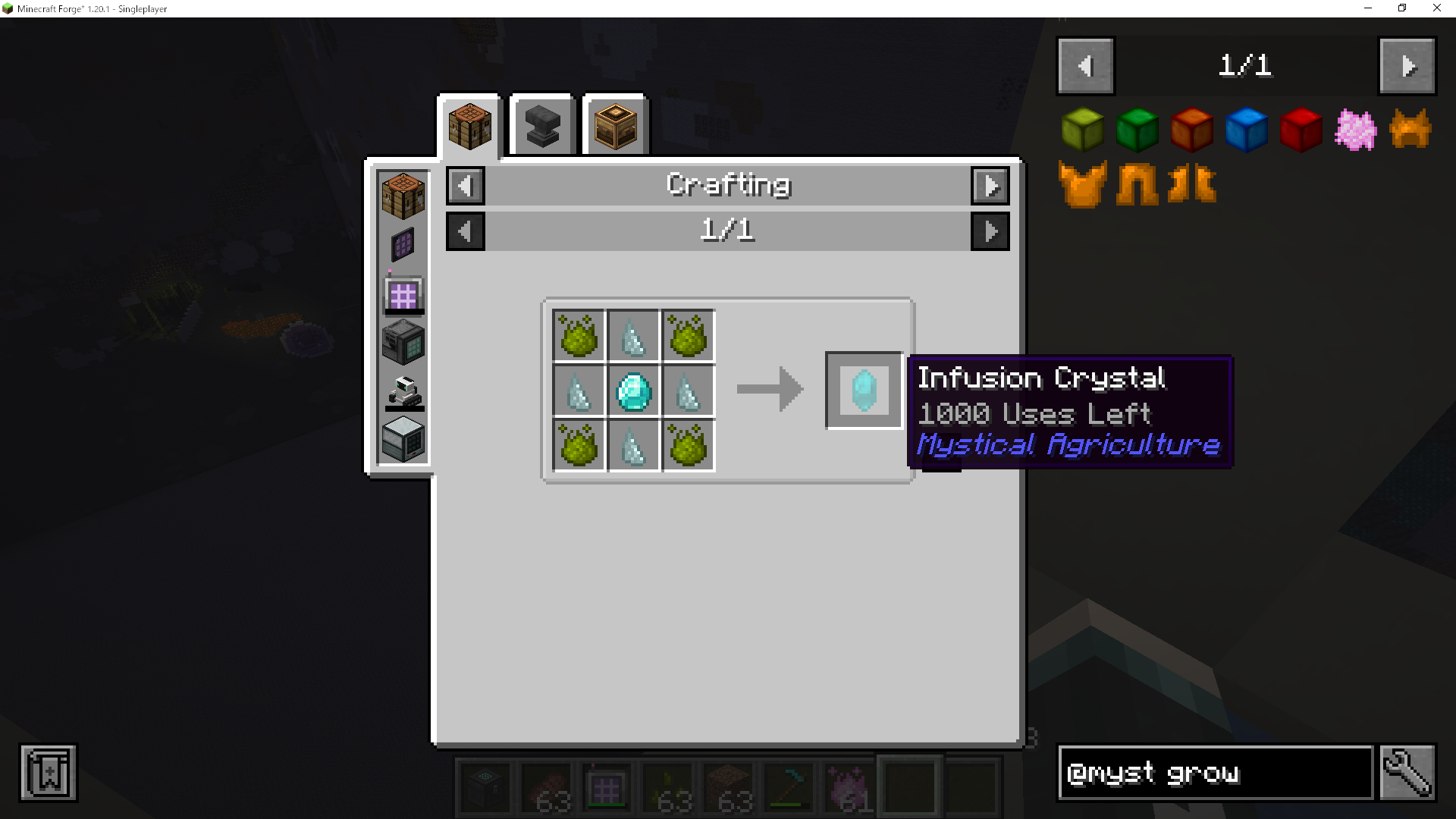
Task: Click the diamond in the center crafting slot
Action: click(x=633, y=391)
